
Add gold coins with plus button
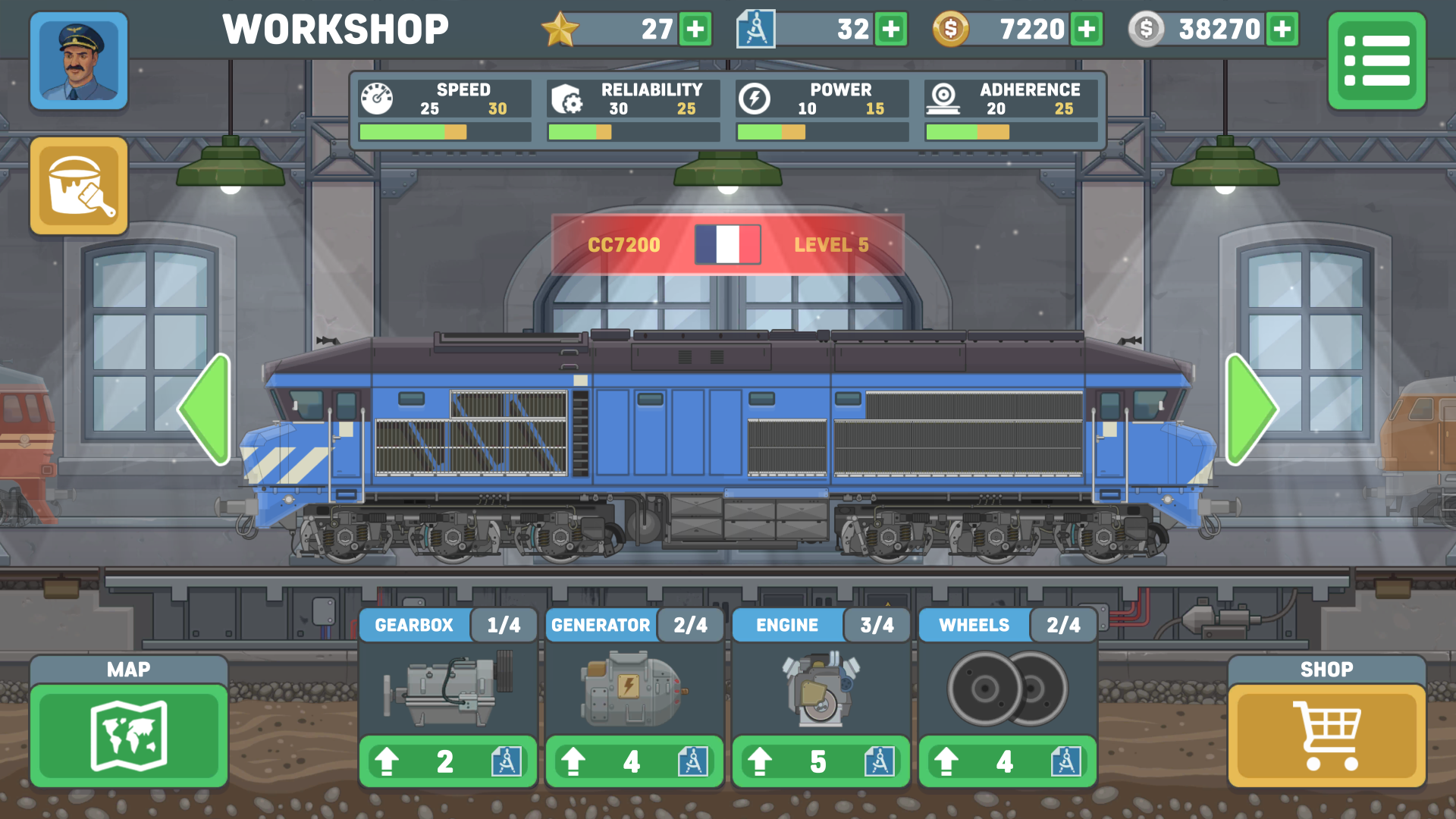[1086, 30]
